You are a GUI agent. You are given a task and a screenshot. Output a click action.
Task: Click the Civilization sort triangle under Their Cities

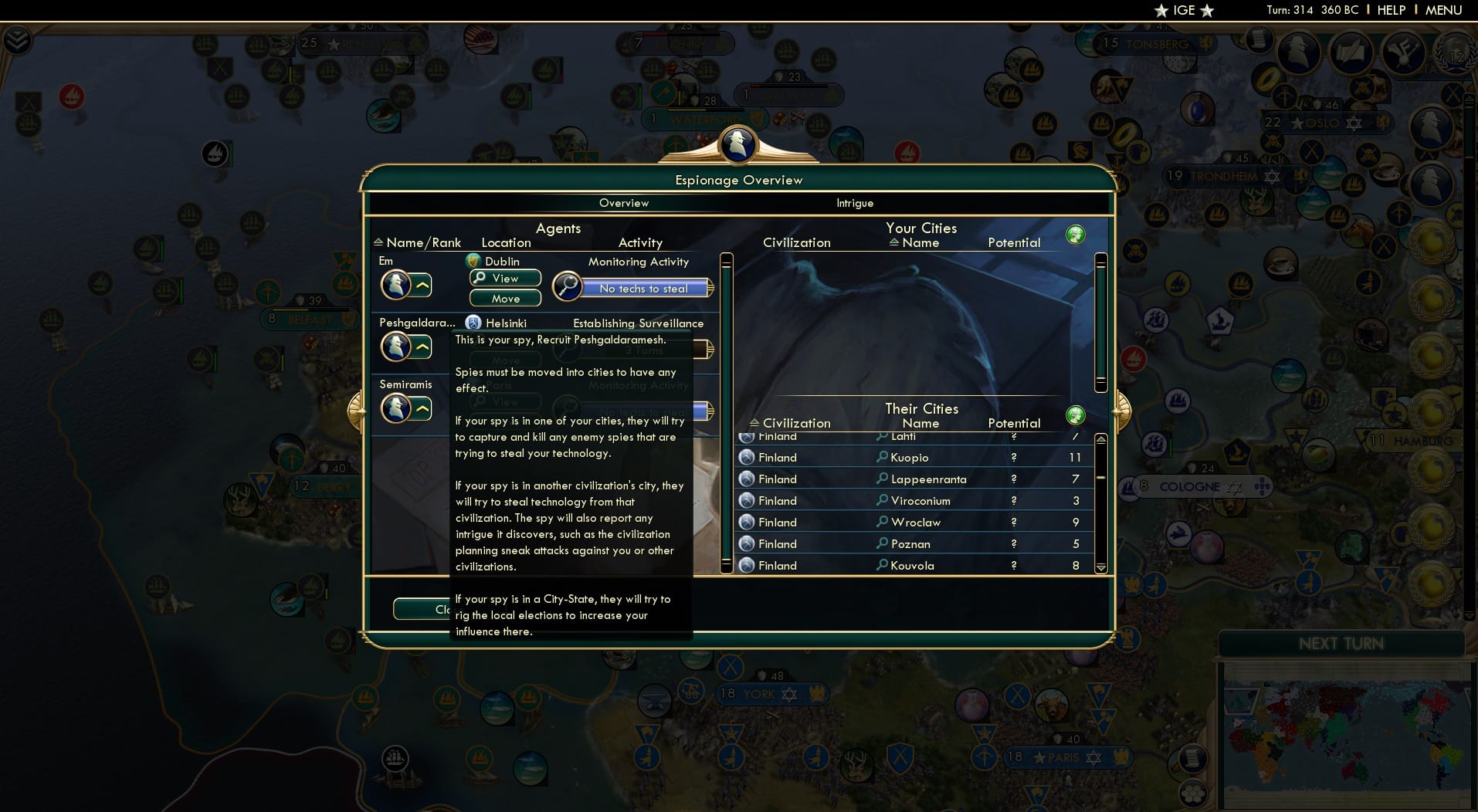755,423
